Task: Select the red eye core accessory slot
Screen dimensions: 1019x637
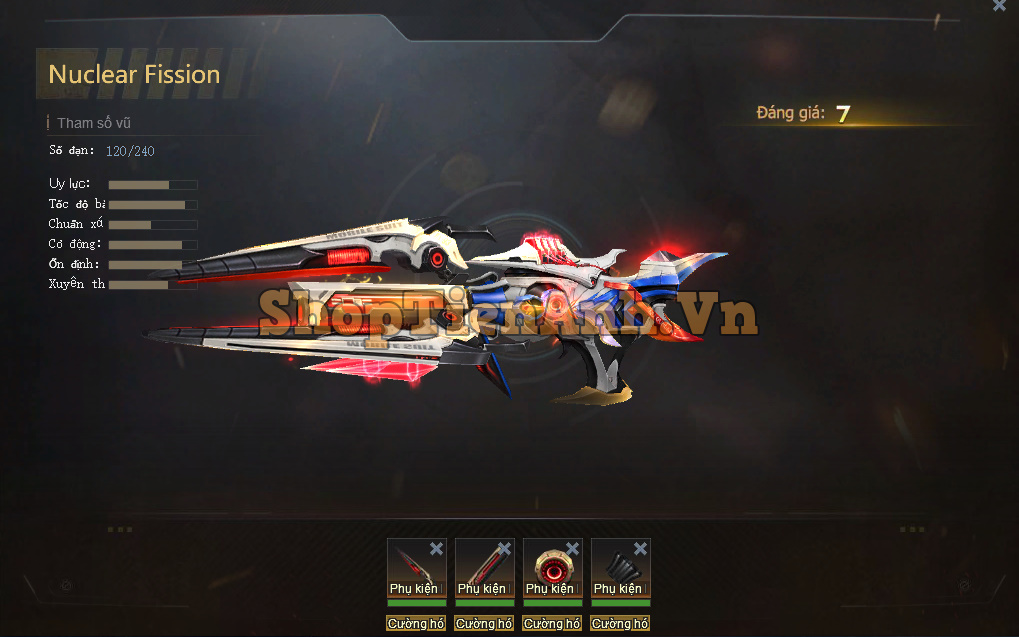Action: click(x=548, y=566)
